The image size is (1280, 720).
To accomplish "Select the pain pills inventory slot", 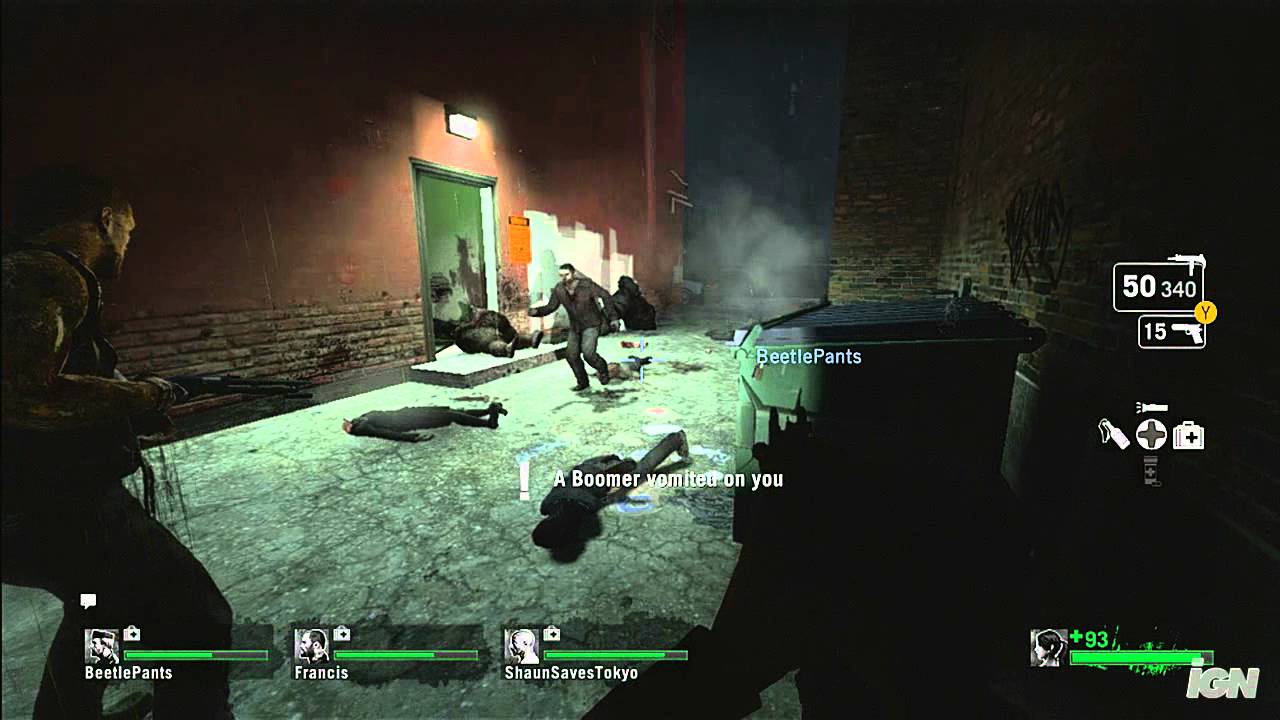I will click(1151, 469).
